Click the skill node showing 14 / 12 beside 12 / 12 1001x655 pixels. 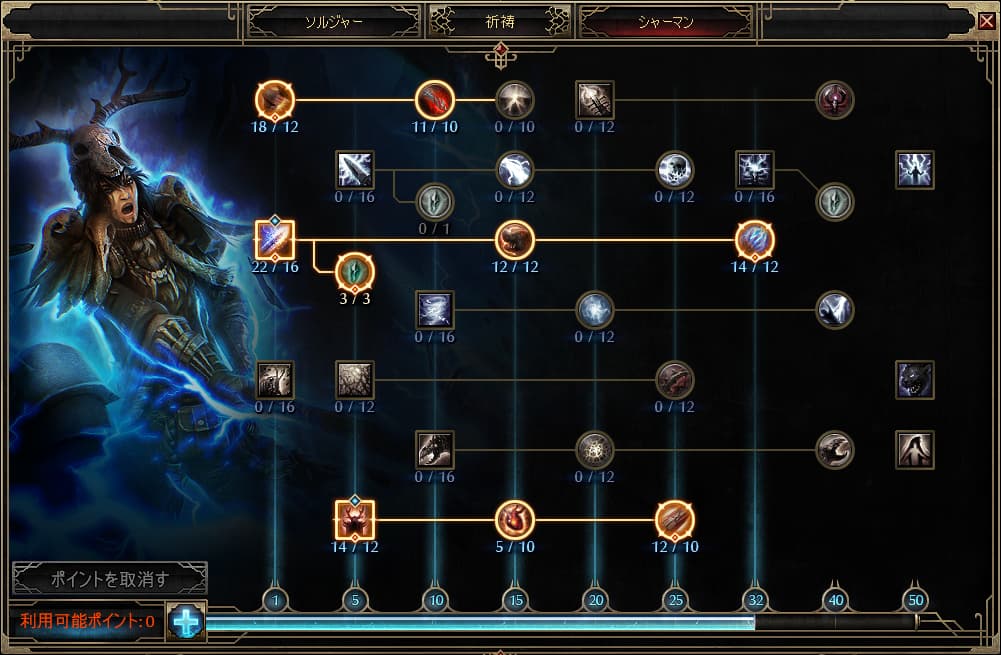click(755, 240)
